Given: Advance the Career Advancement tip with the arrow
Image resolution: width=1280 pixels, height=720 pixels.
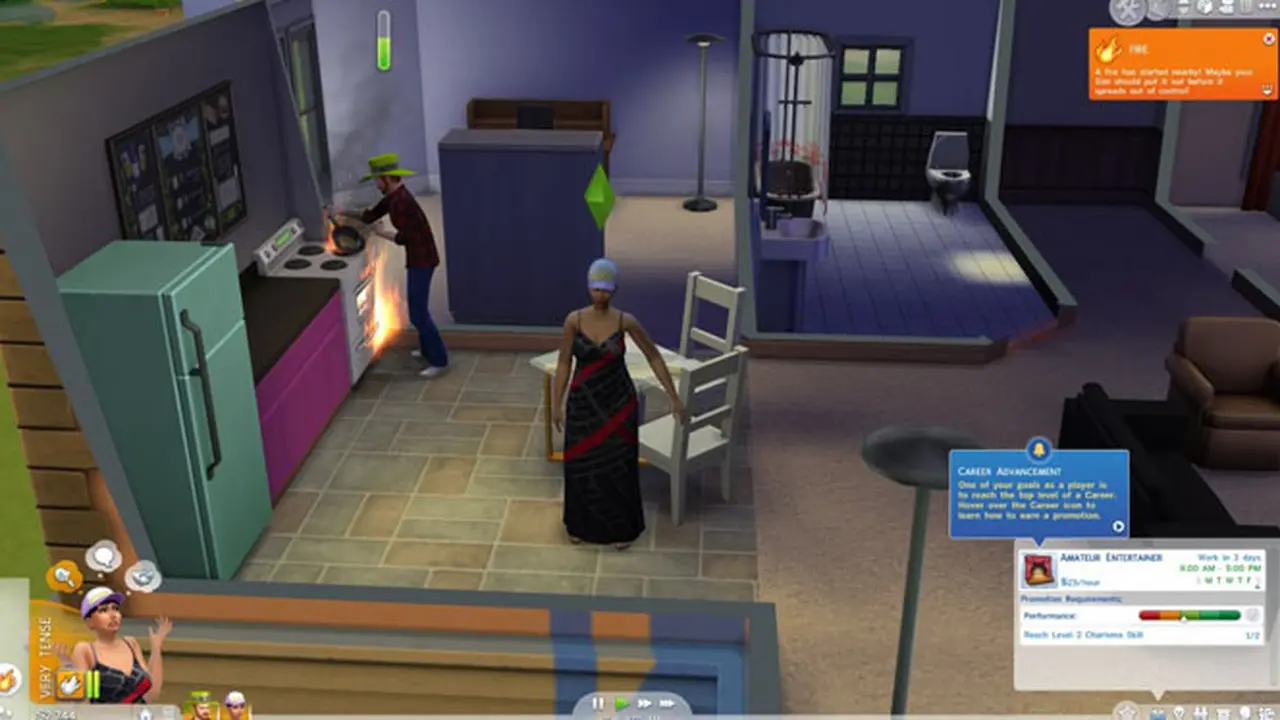Looking at the screenshot, I should 1117,528.
